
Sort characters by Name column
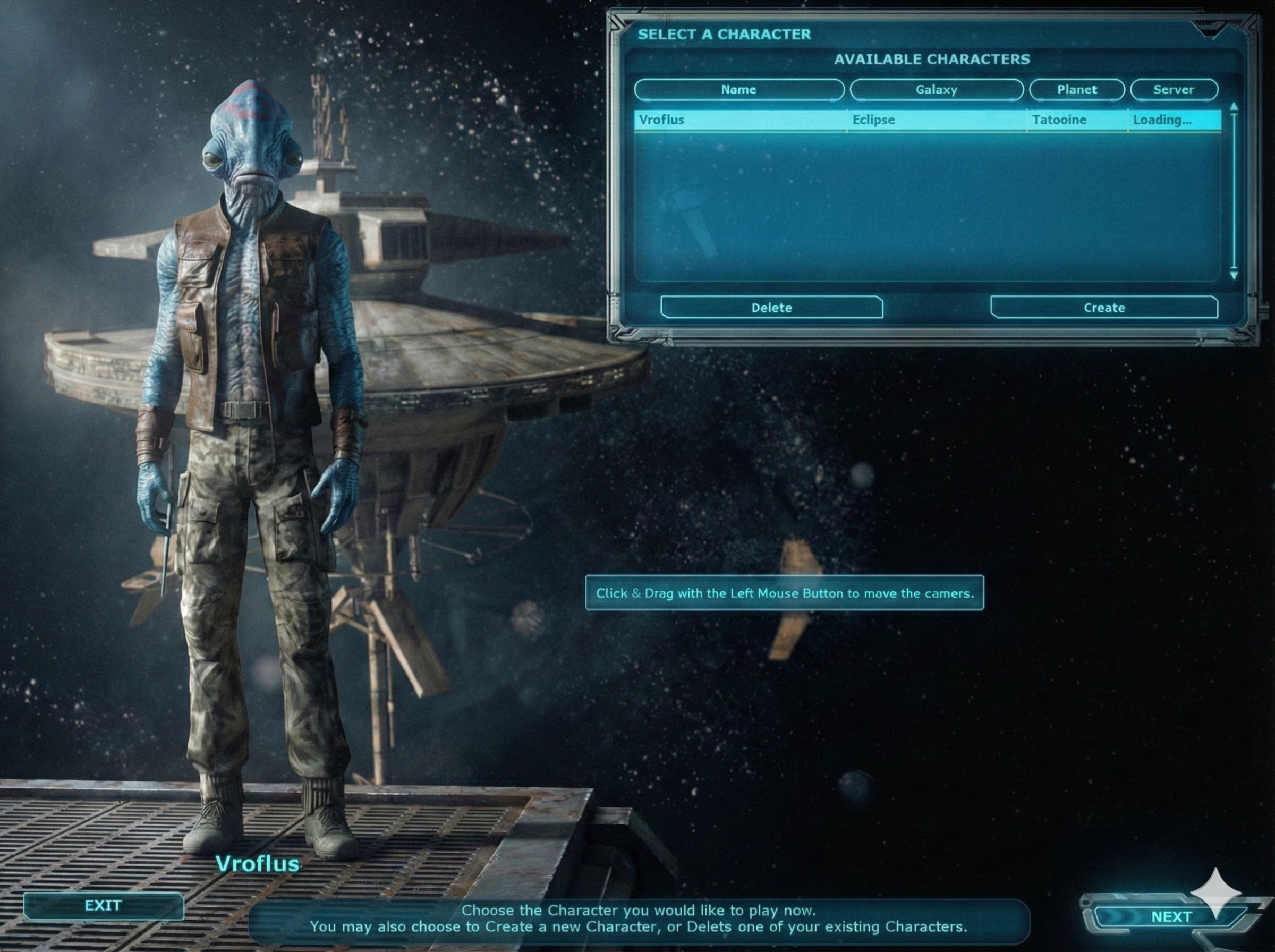(x=738, y=90)
